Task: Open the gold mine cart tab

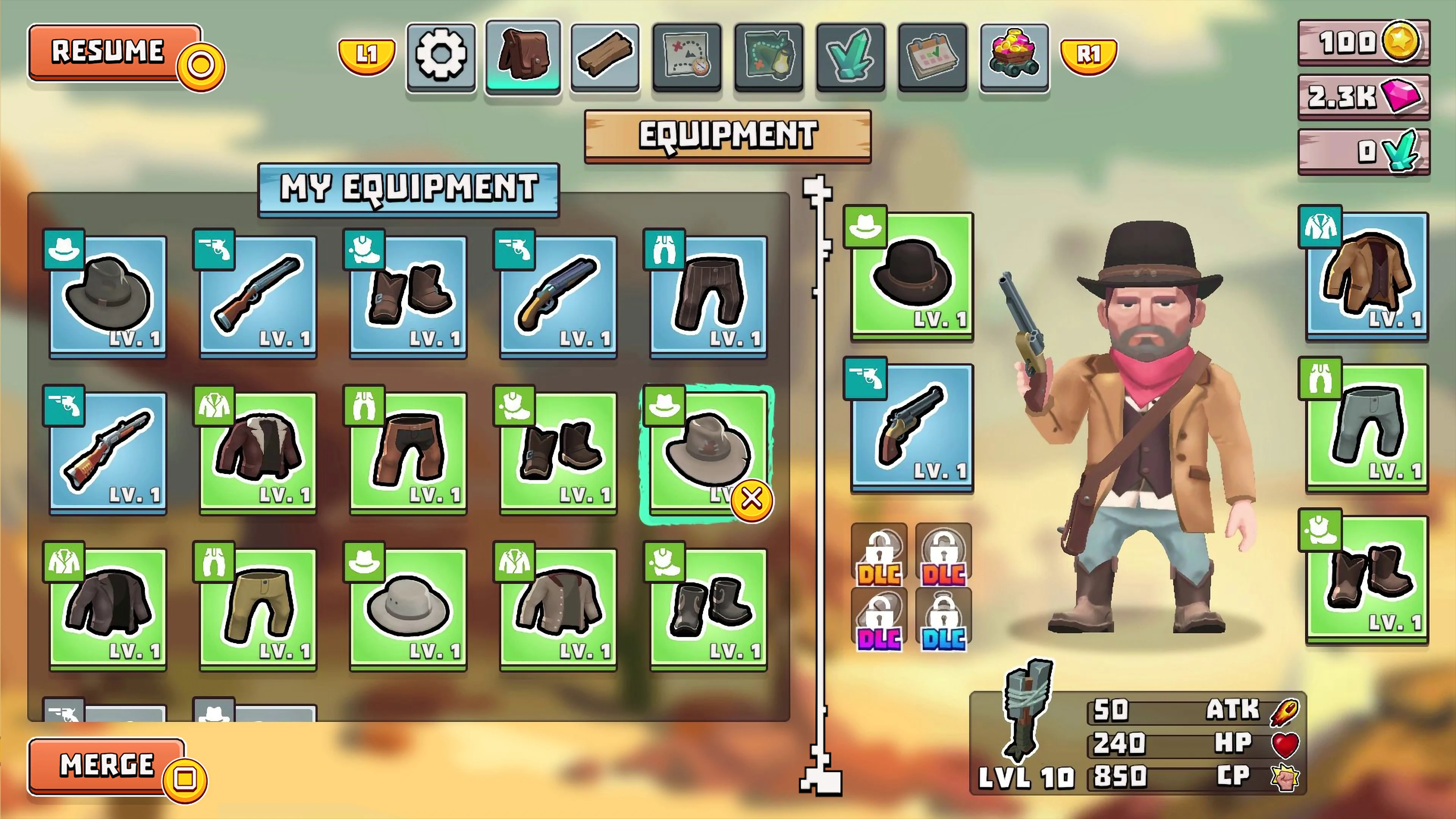Action: point(1014,55)
